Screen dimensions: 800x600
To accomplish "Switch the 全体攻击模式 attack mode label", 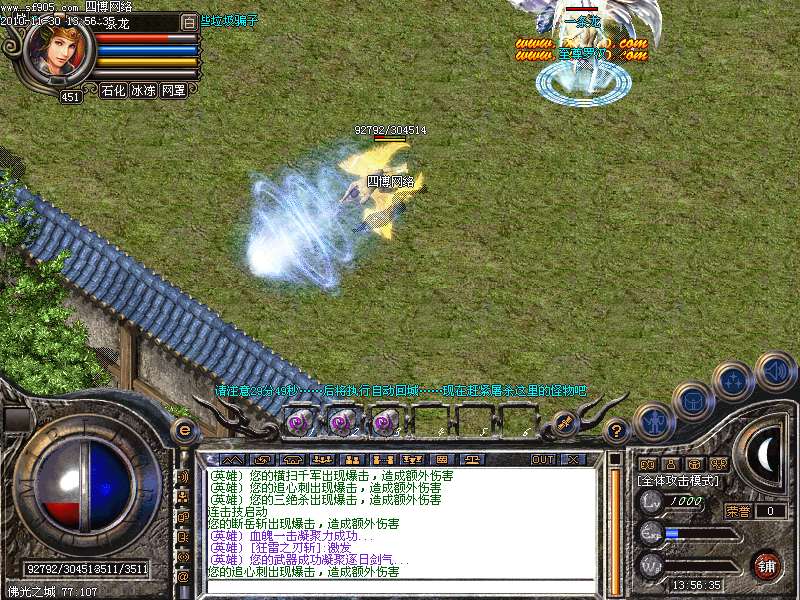I will coord(678,481).
